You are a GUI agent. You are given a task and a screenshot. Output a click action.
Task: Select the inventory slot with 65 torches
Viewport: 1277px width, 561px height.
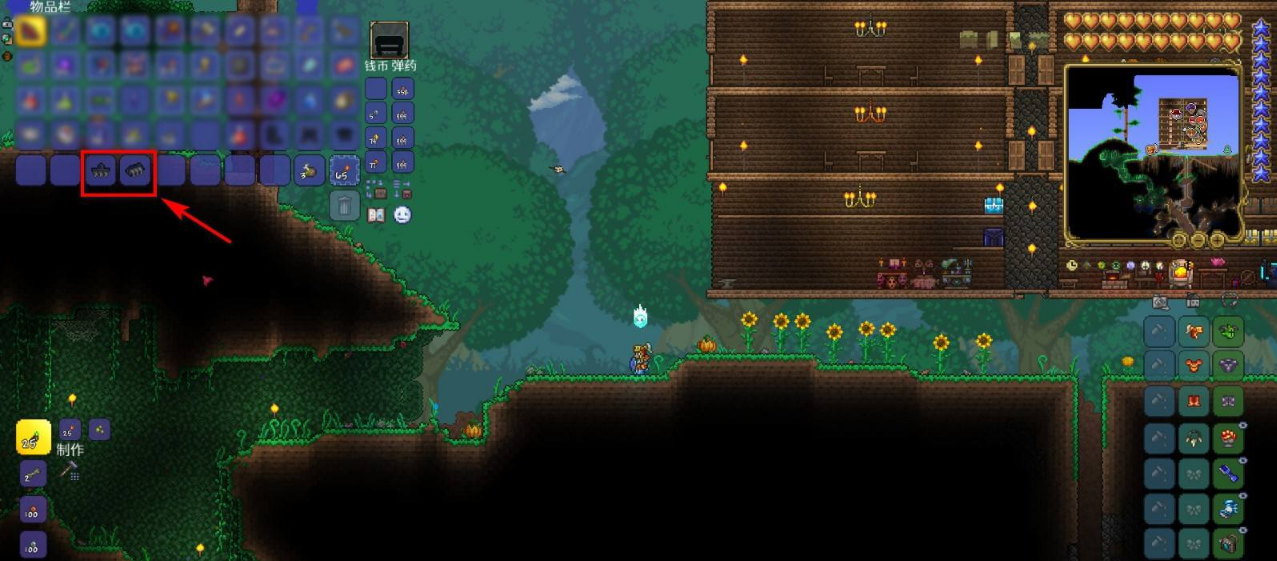344,171
